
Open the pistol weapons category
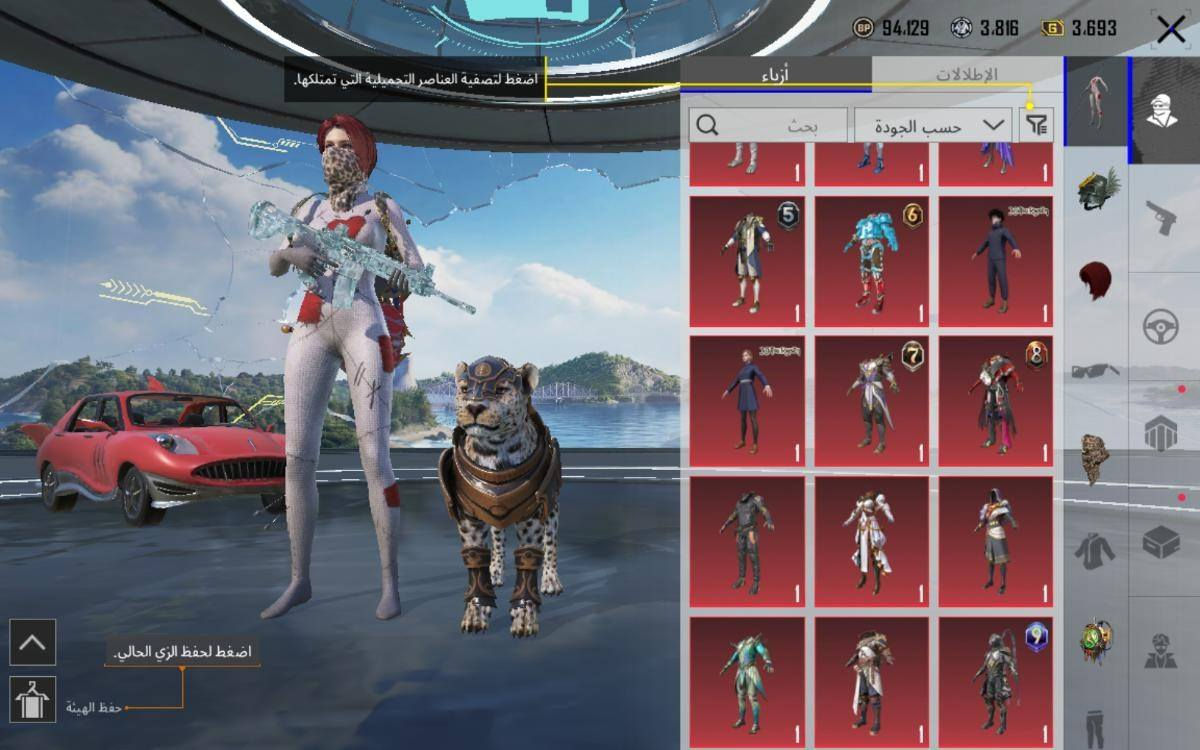tap(1161, 215)
